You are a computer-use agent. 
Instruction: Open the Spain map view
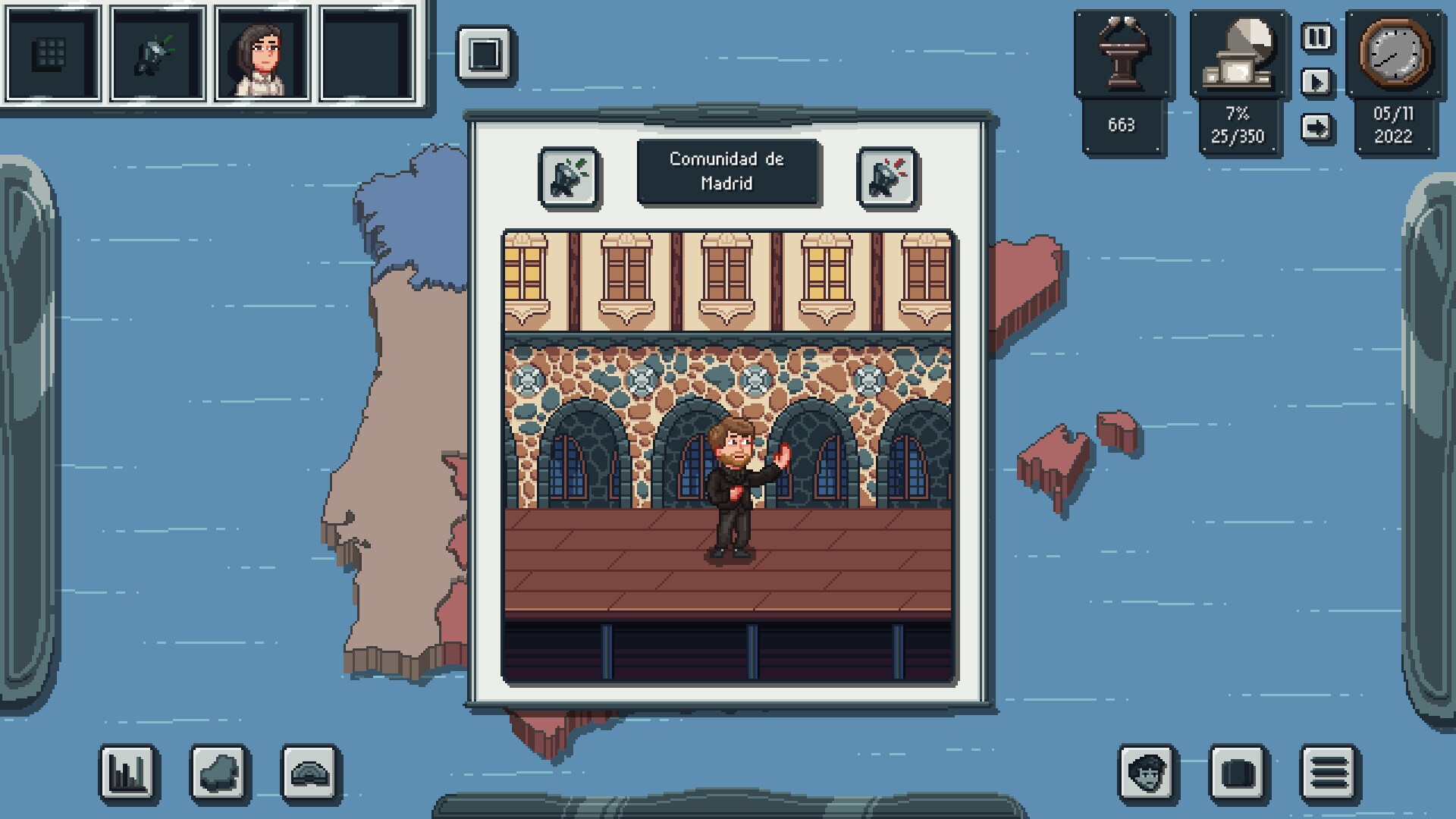click(x=219, y=773)
